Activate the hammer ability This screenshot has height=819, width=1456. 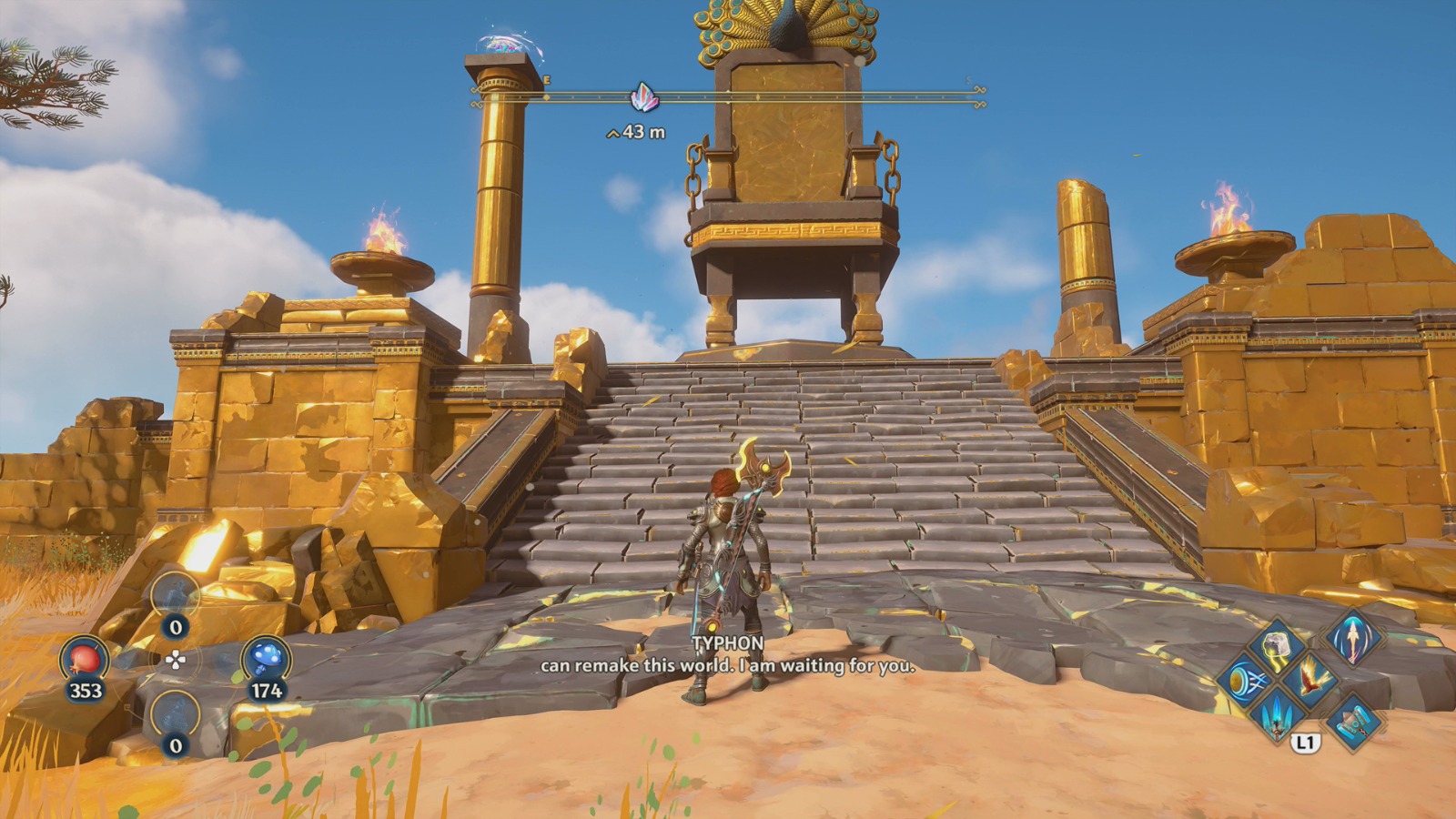tap(1353, 720)
